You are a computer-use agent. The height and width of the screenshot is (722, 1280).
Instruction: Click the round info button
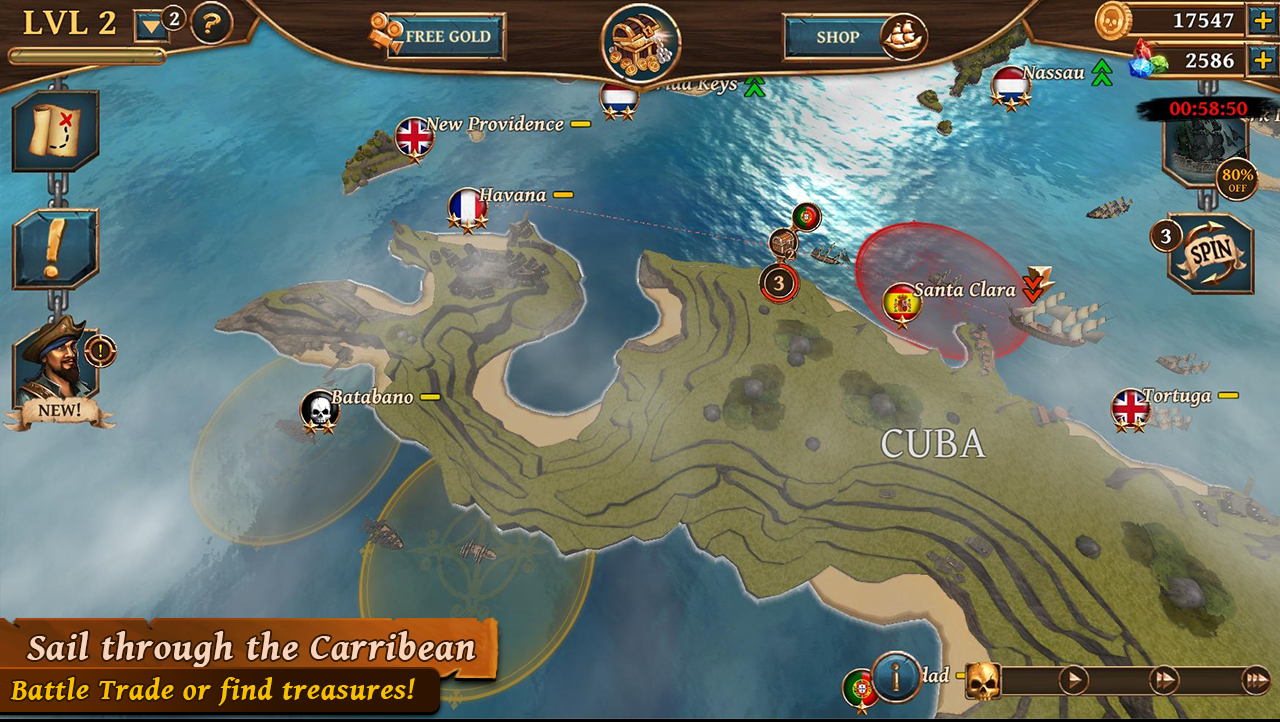[896, 676]
